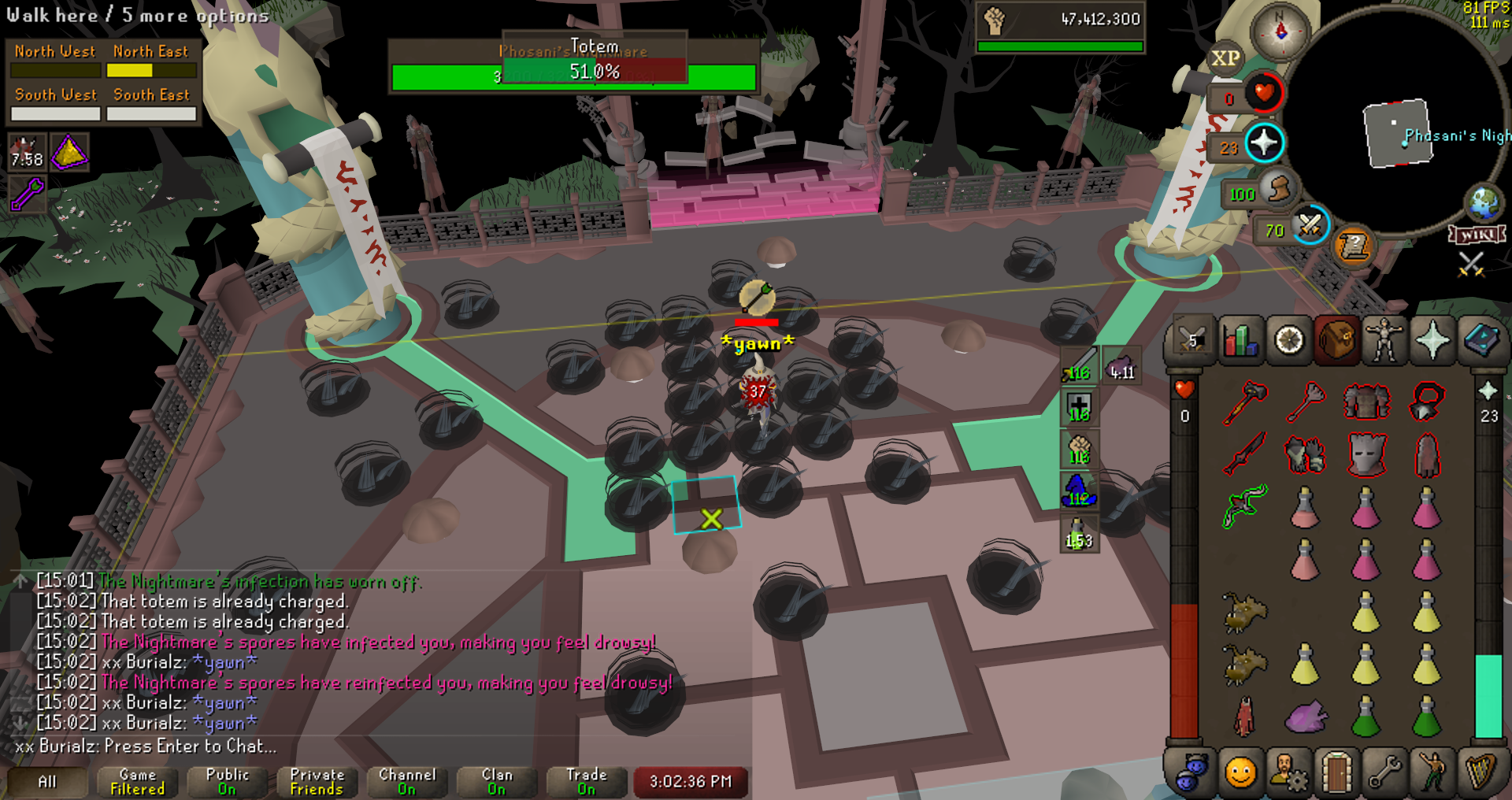1512x800 pixels.
Task: Click the grey face mask item
Action: coord(1366,454)
